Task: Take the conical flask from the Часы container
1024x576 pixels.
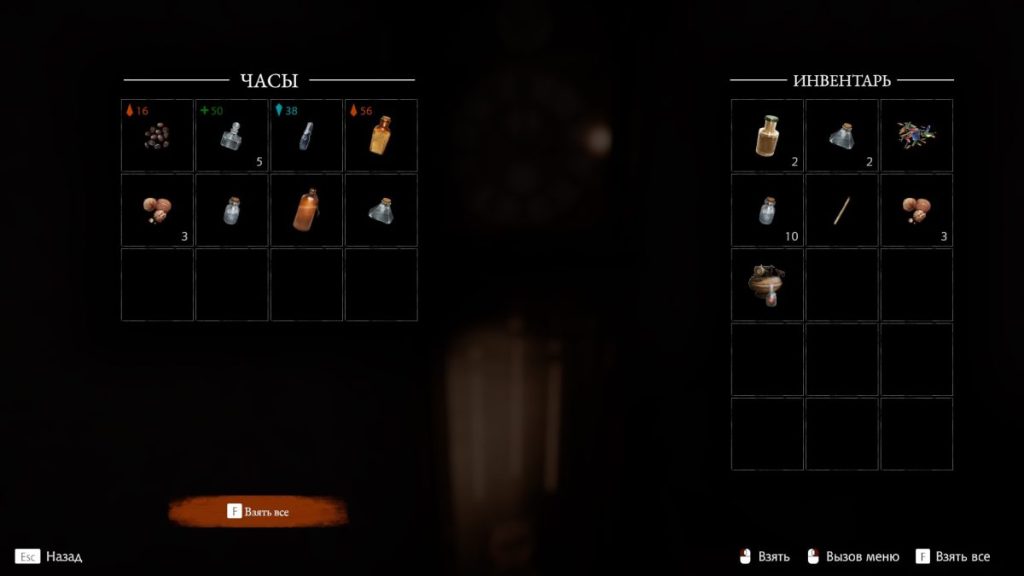Action: coord(381,210)
